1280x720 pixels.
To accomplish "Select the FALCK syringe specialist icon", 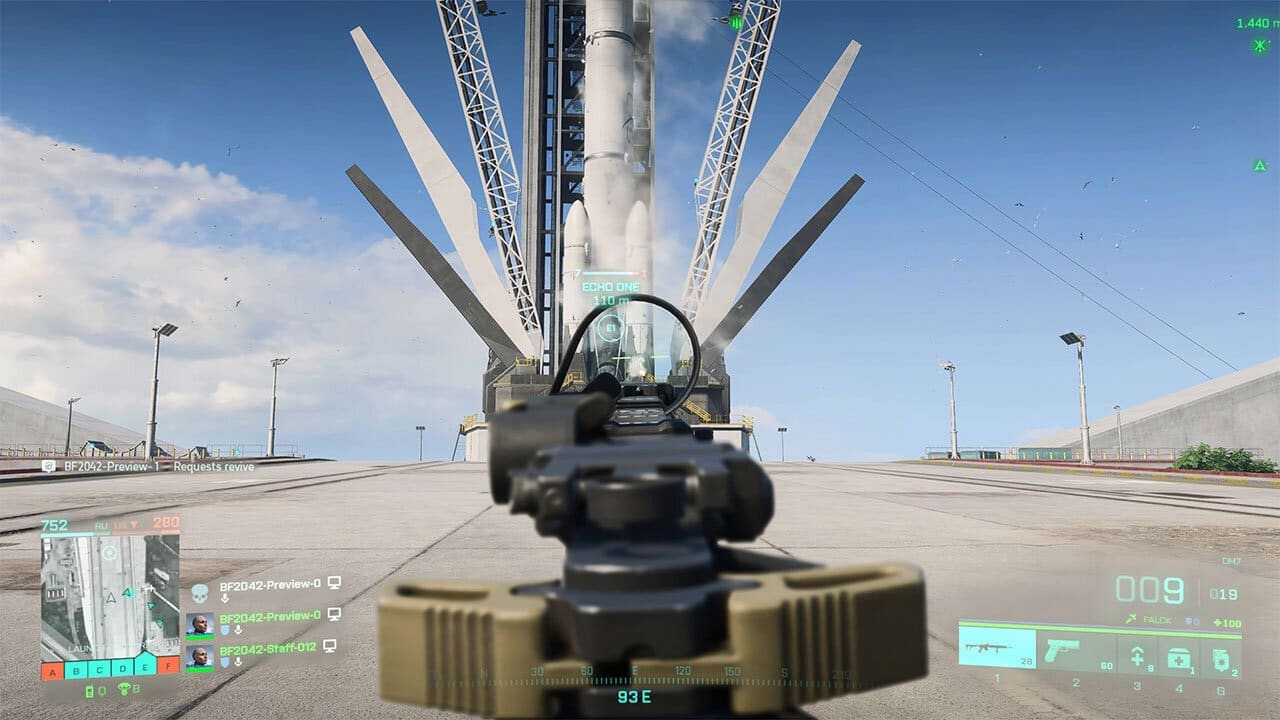I will point(1130,619).
